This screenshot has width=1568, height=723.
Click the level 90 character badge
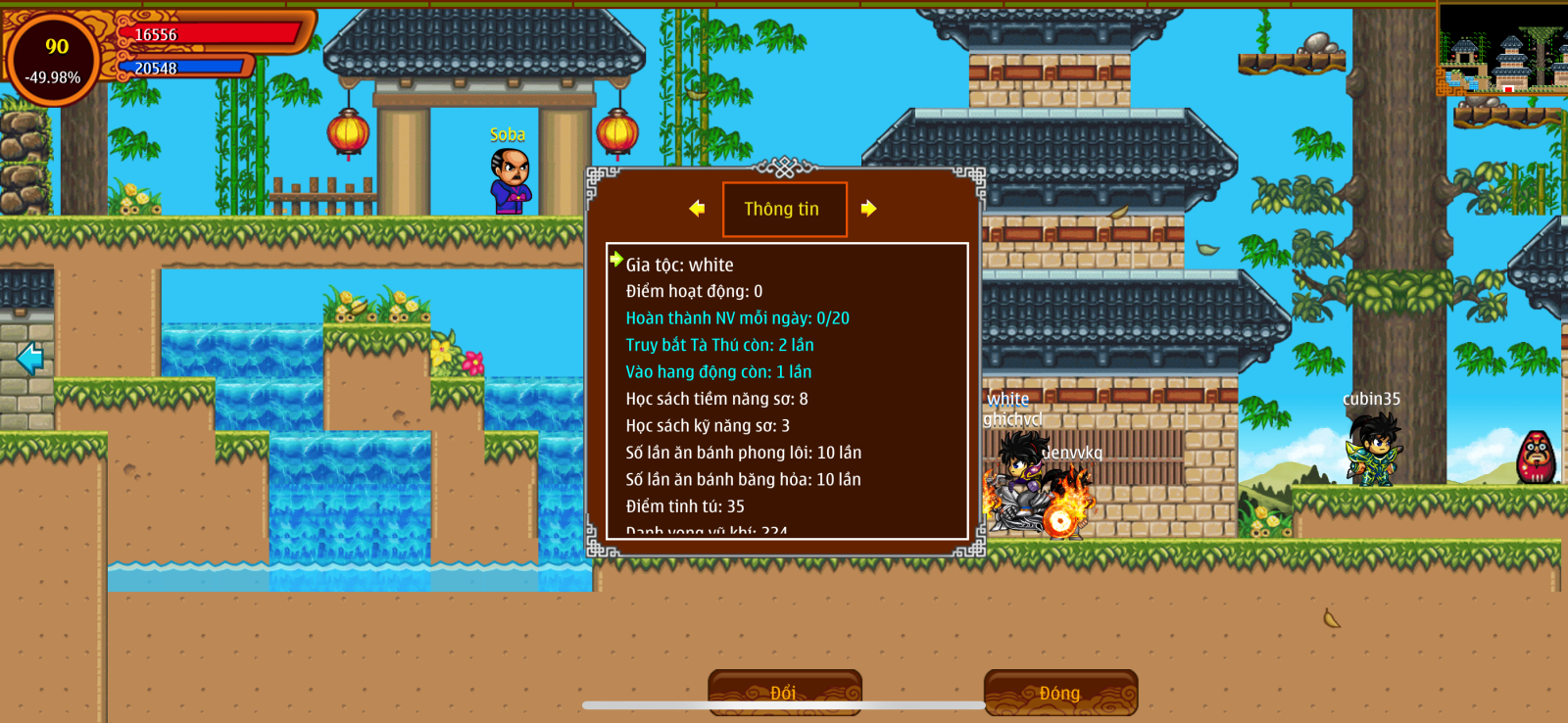tap(55, 59)
